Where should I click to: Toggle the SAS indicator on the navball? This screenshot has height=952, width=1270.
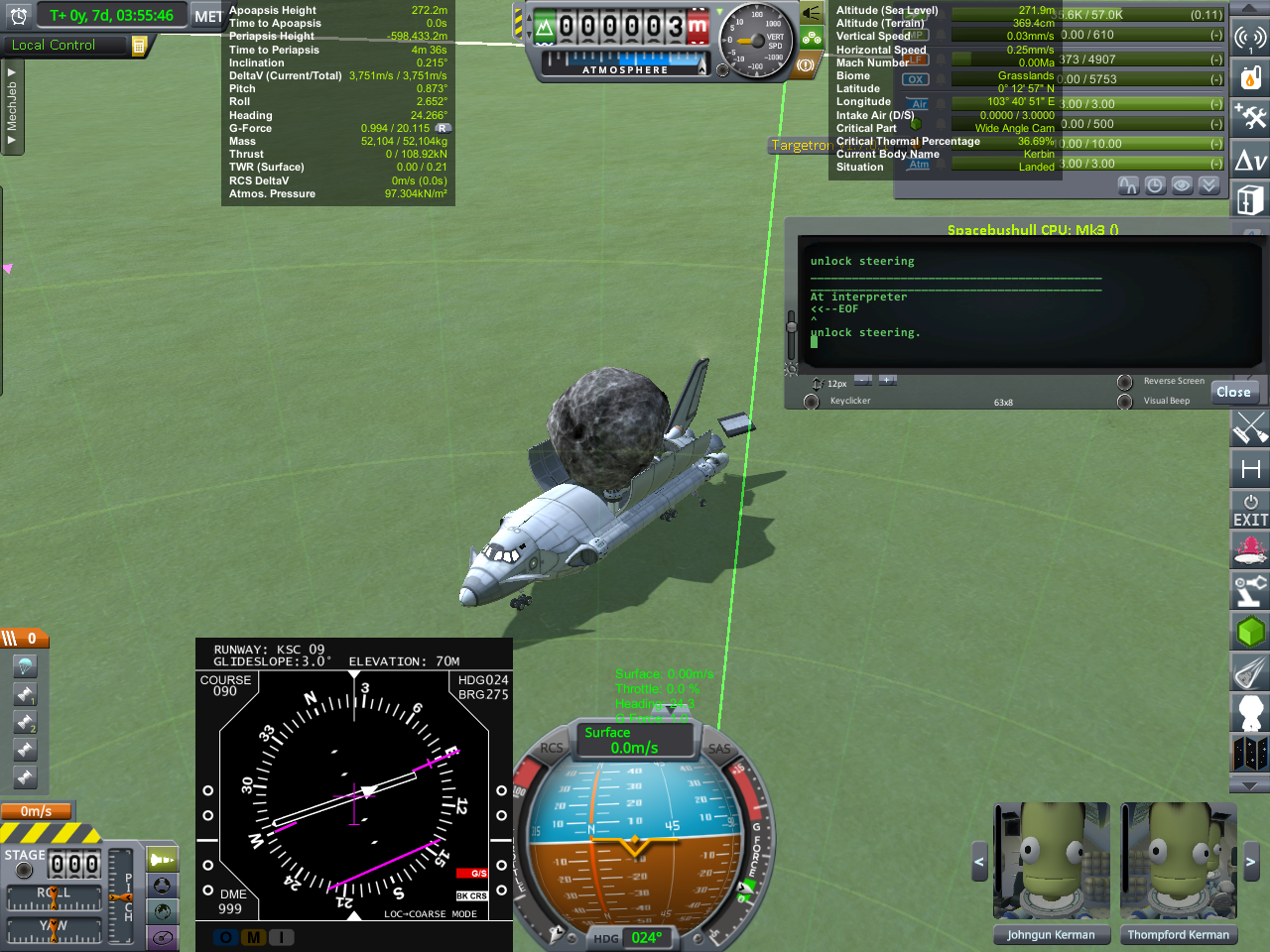click(x=719, y=750)
